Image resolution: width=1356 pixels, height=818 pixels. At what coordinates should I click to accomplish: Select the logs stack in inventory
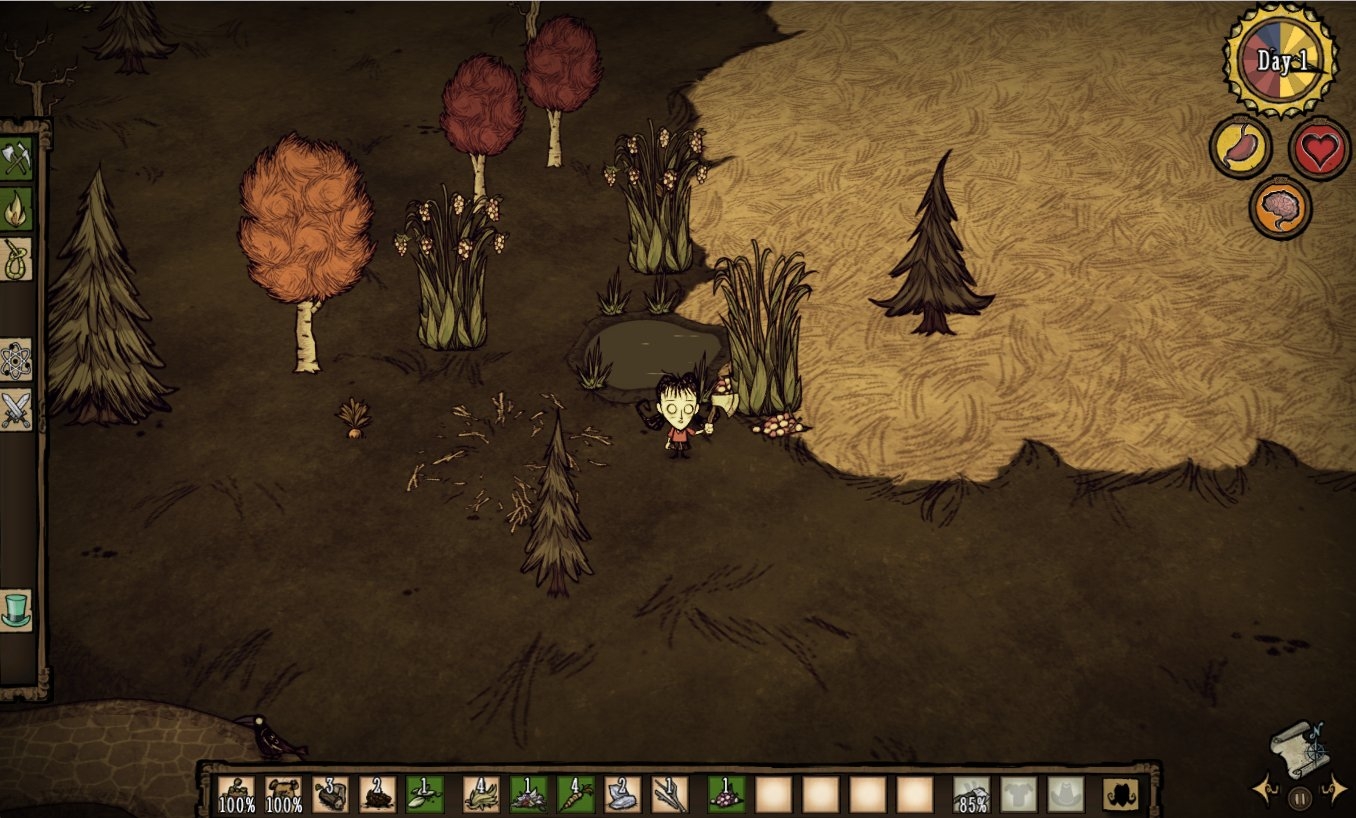coord(330,794)
